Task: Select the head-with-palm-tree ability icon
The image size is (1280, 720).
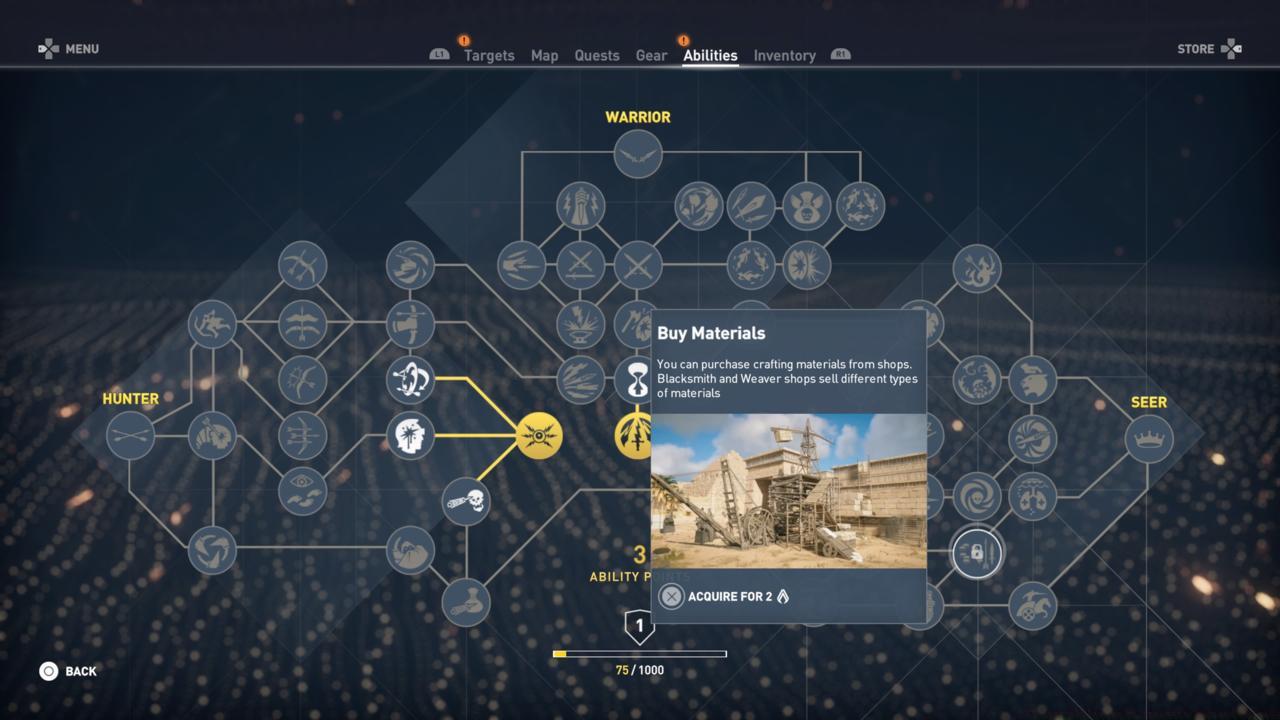Action: click(410, 435)
